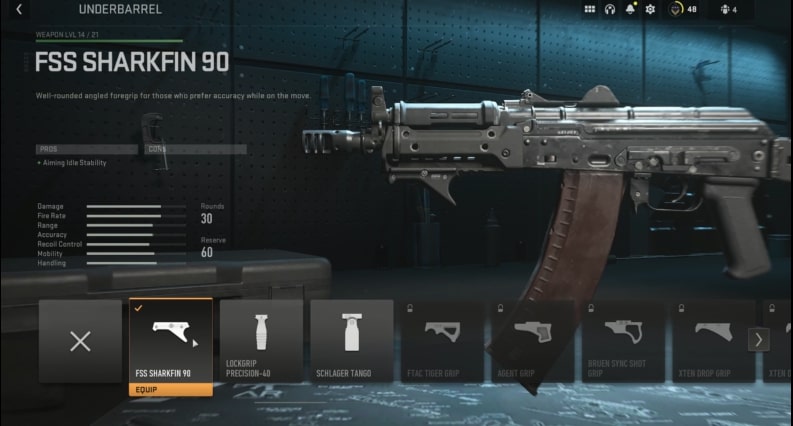Select the FSS Sharkfin 90 grip
Screen dimensions: 793x426
point(171,335)
